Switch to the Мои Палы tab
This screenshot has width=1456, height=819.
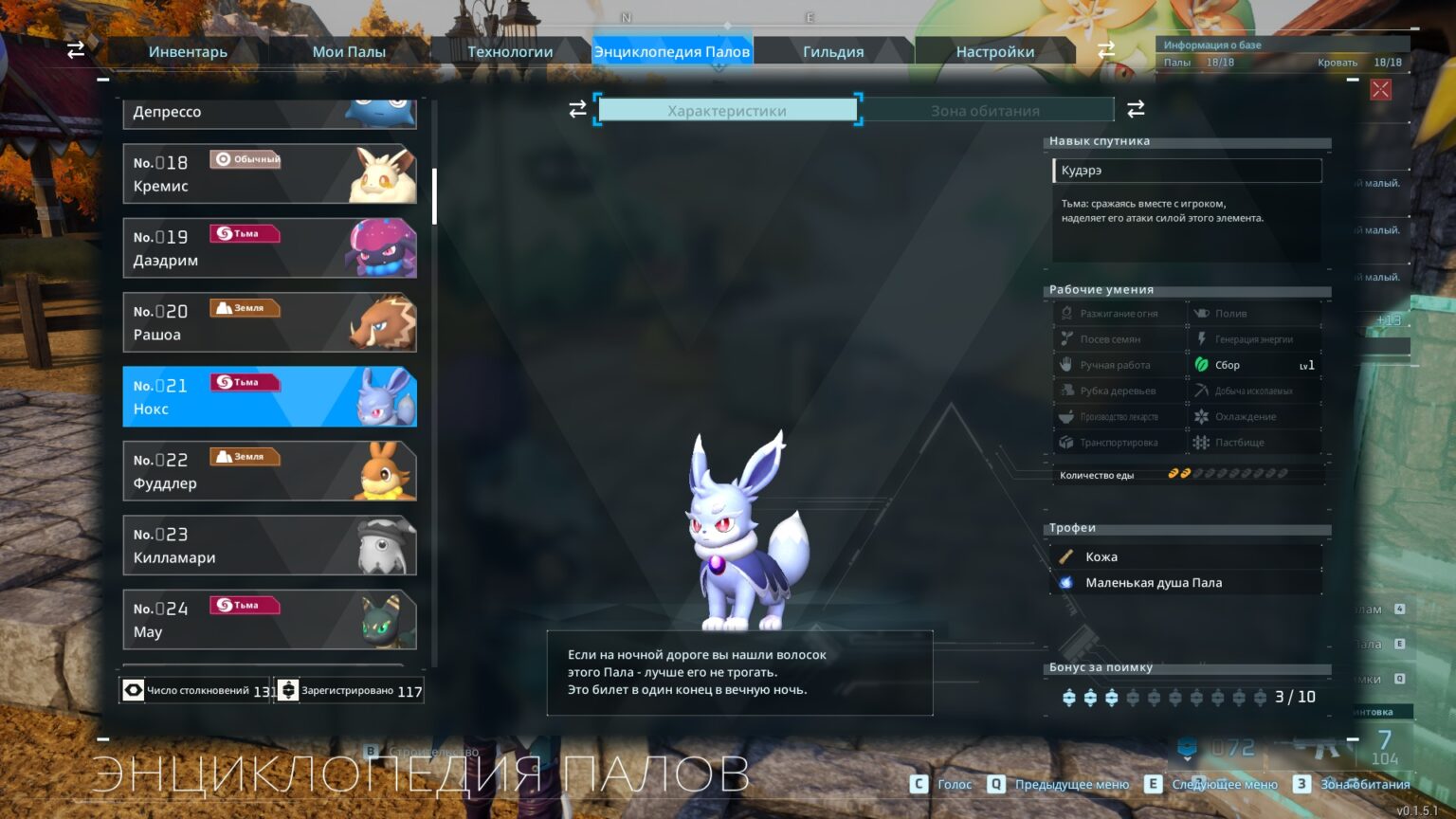(349, 52)
